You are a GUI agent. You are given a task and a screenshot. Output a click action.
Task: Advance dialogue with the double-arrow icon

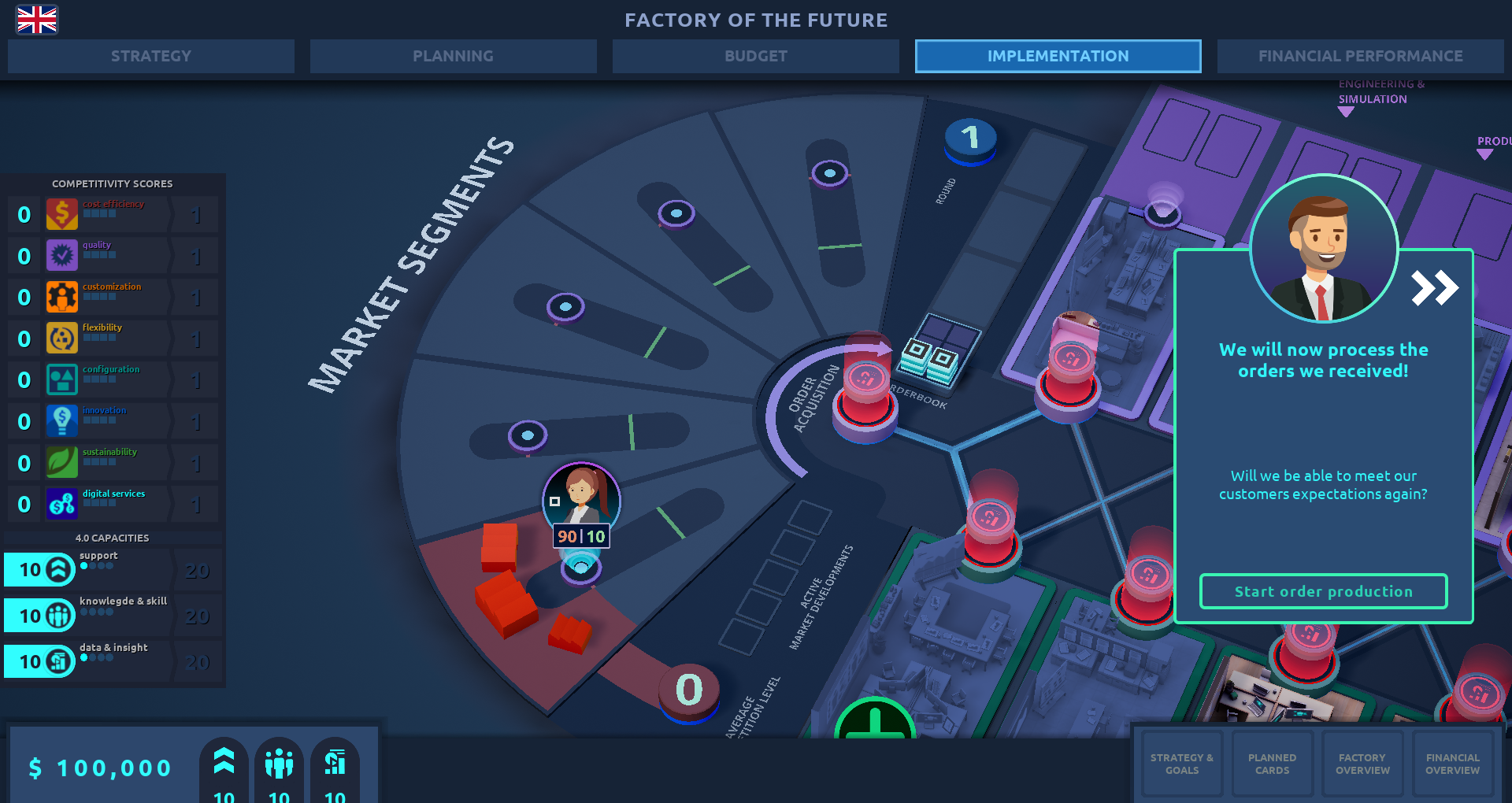(1434, 288)
